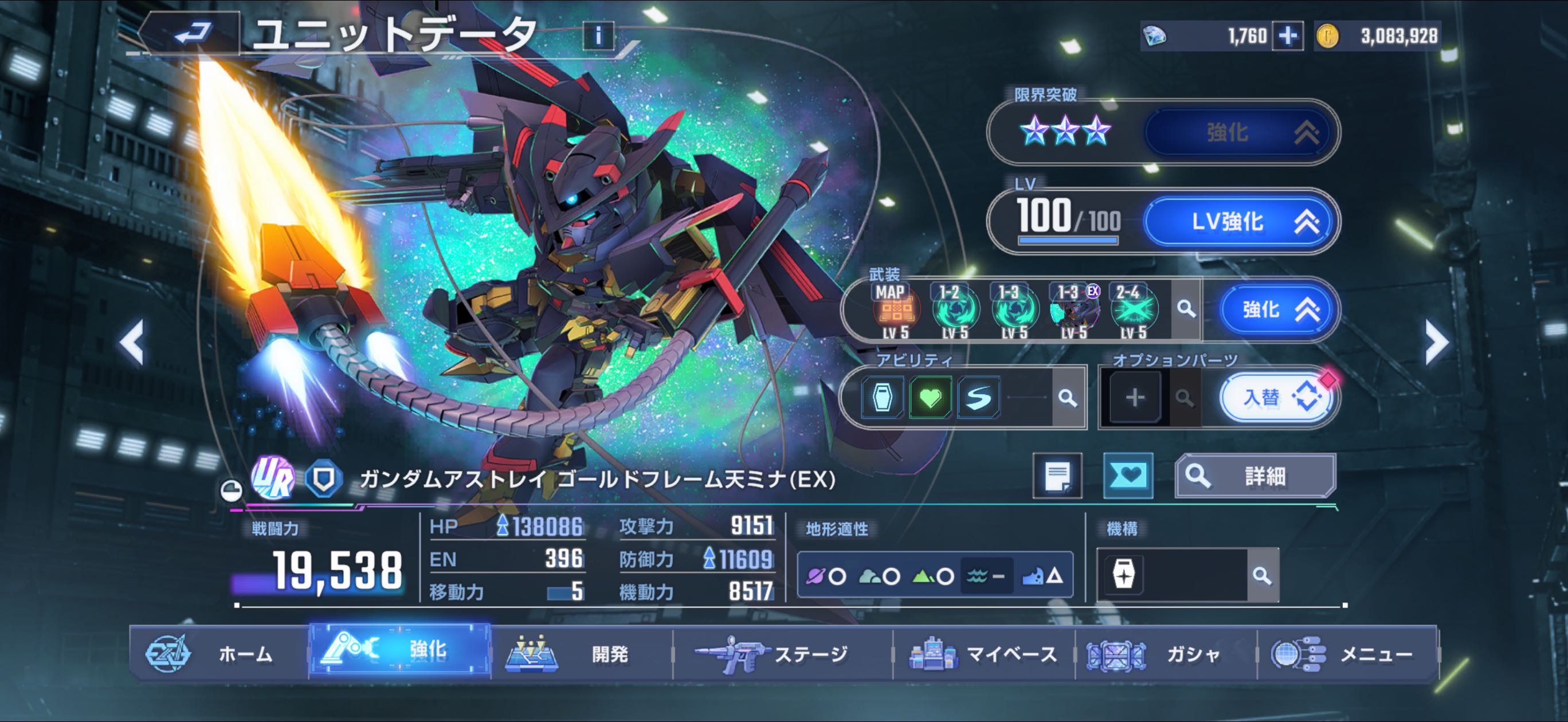The width and height of the screenshot is (1568, 722).
Task: Open the unit data info button
Action: [598, 36]
